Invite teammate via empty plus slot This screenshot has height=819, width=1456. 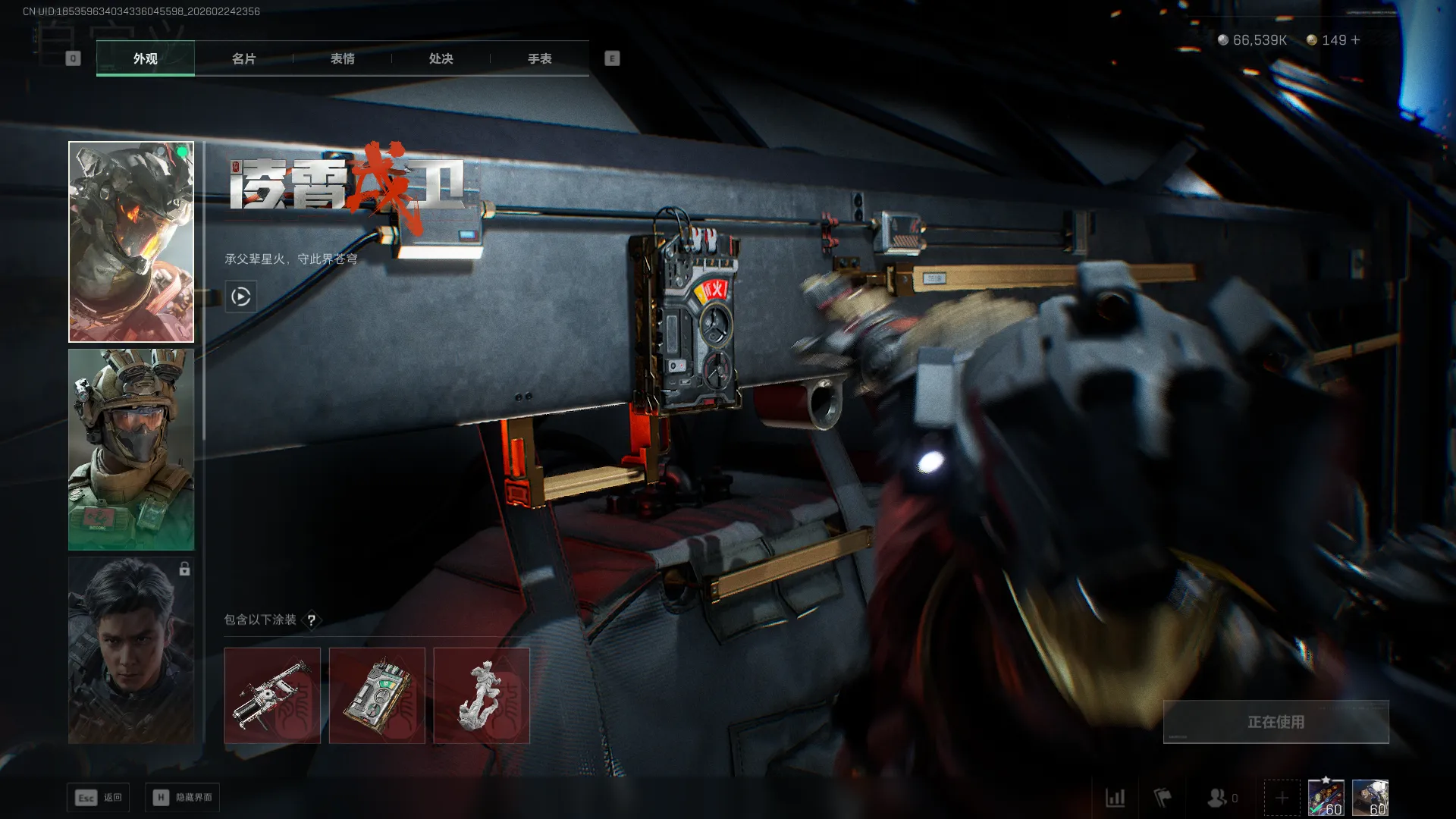coord(1282,798)
